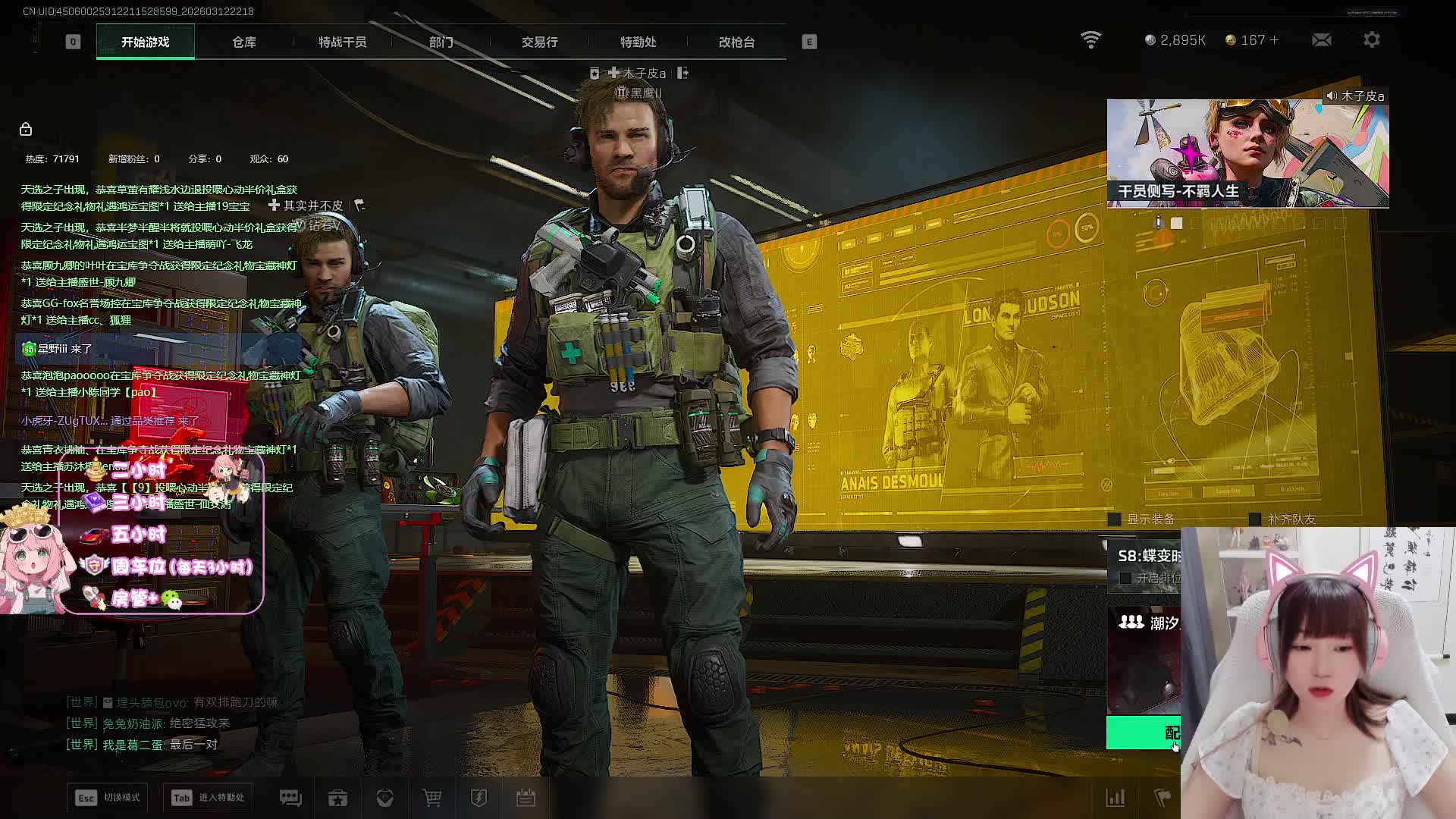Open the 干员侧写-不羁人生 banner
The width and height of the screenshot is (1456, 819).
[x=1247, y=153]
